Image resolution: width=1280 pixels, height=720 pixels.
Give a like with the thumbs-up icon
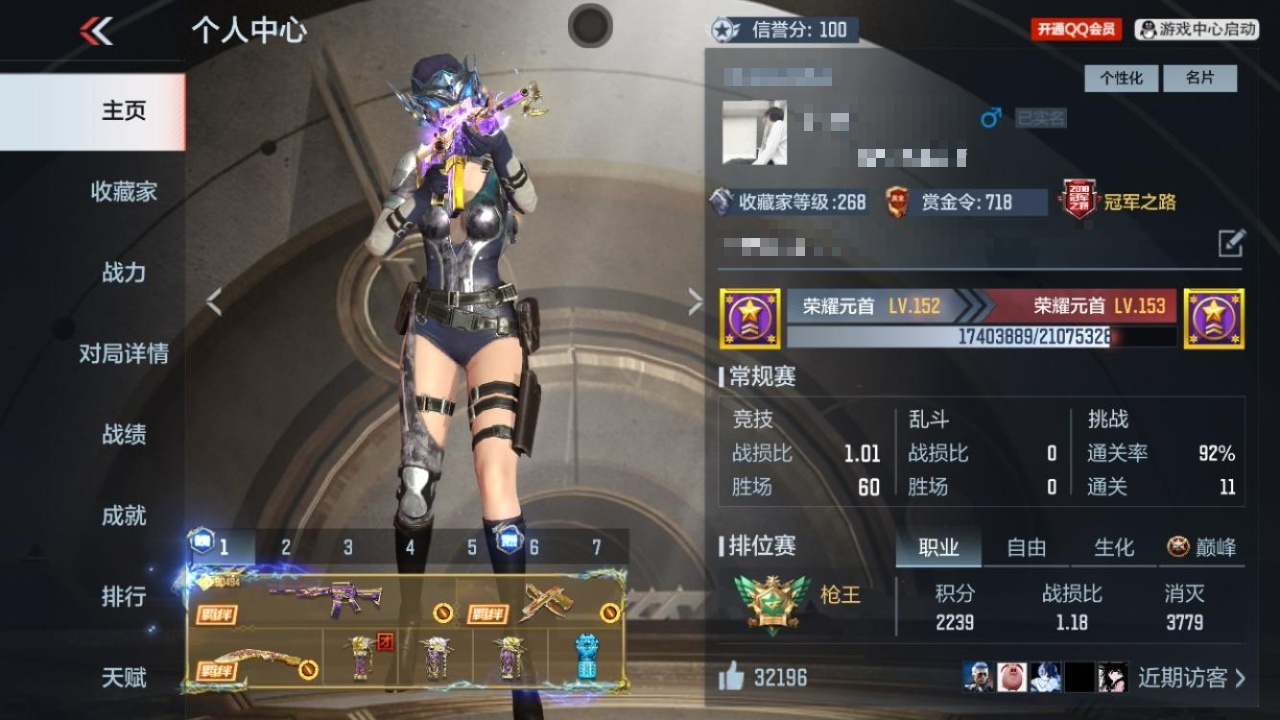[731, 678]
